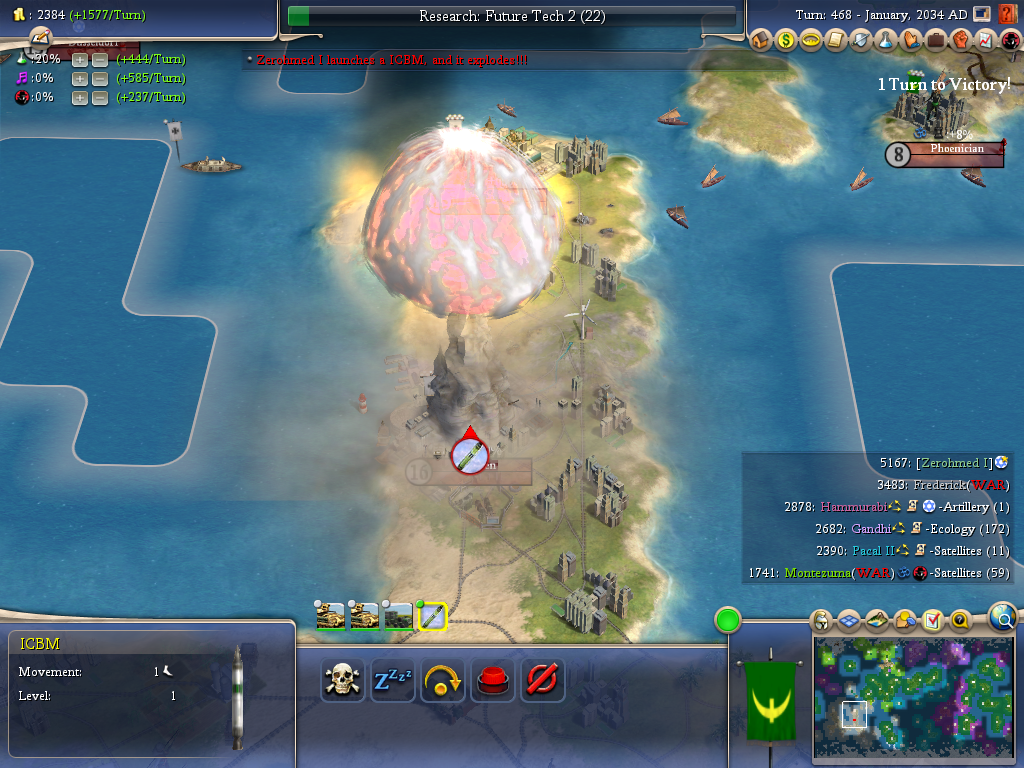Open the Domestic Advisor house icon
Viewport: 1024px width, 768px height.
click(761, 41)
